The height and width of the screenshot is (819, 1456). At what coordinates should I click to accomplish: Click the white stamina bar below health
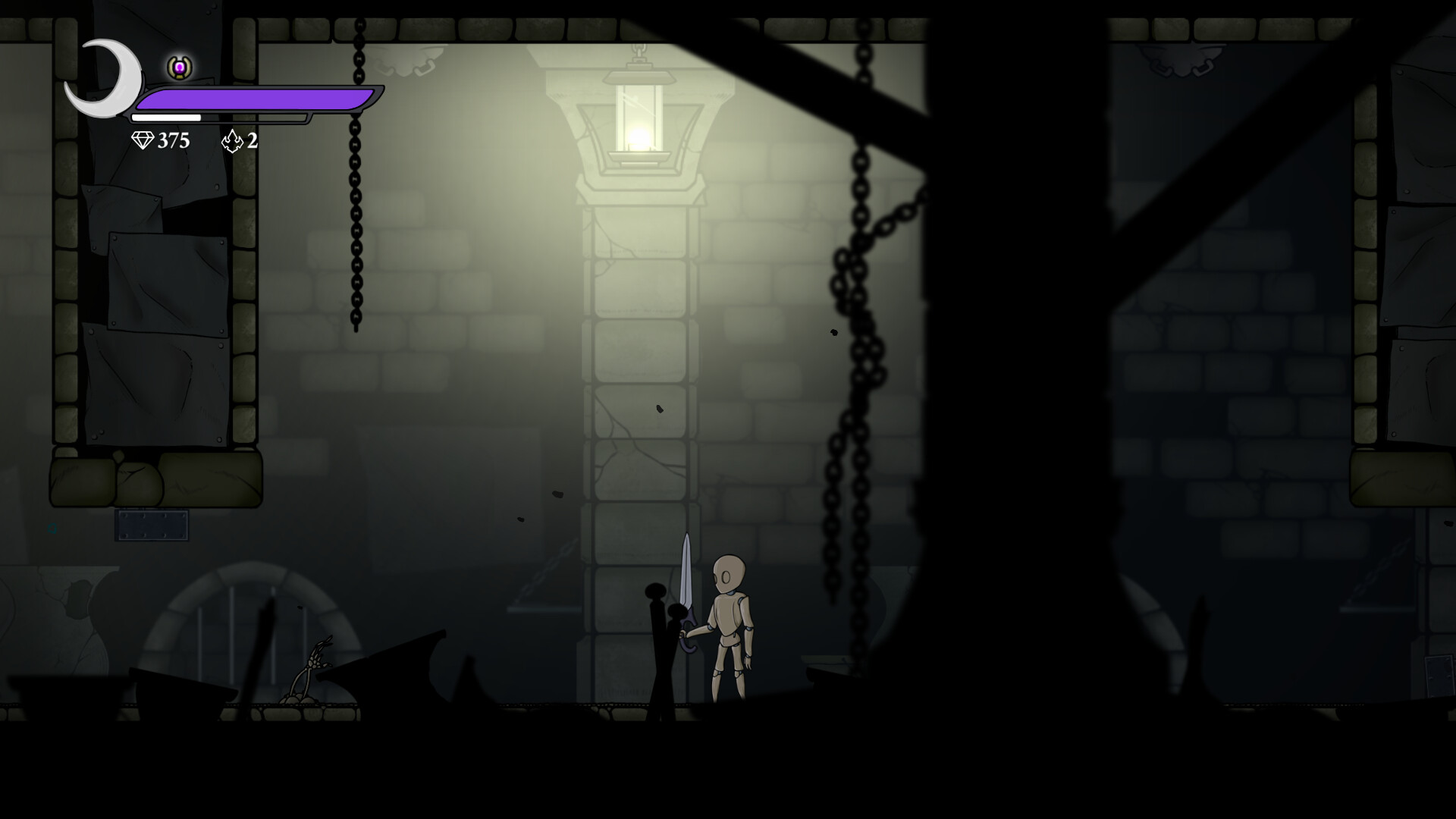click(167, 118)
